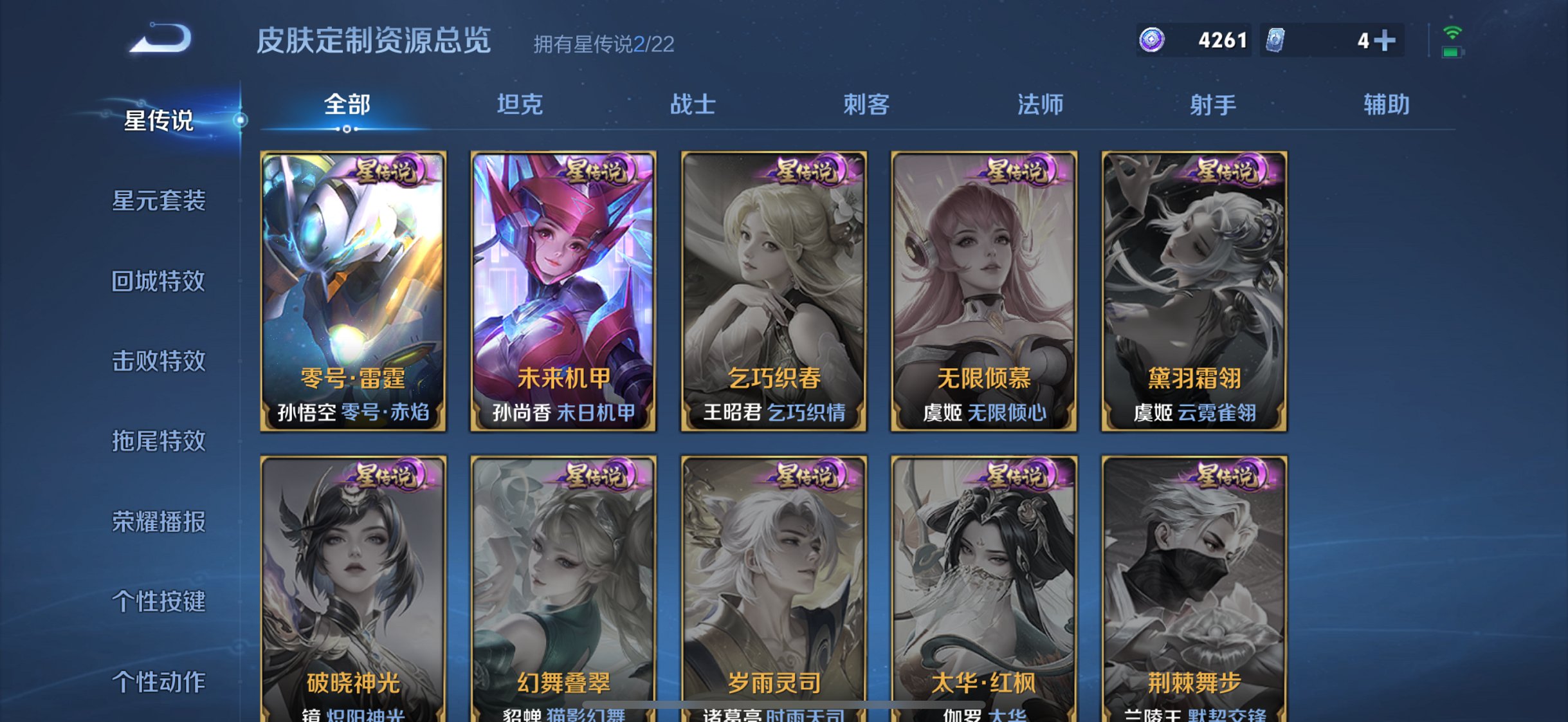The width and height of the screenshot is (1568, 722).
Task: Tap the + to add skin cards
Action: (1386, 40)
